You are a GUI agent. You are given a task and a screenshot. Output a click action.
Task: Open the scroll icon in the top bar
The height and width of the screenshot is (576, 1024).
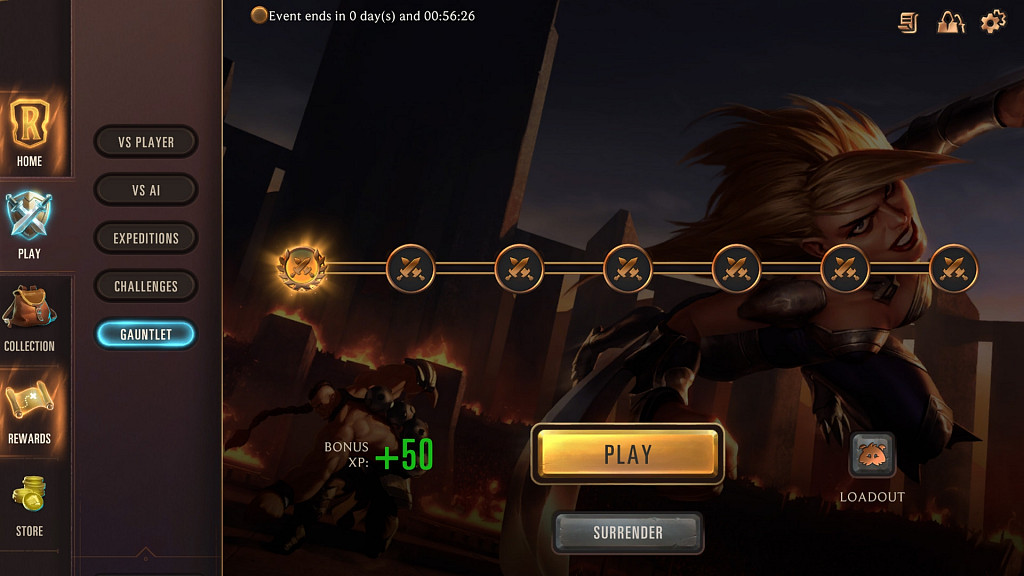click(908, 22)
